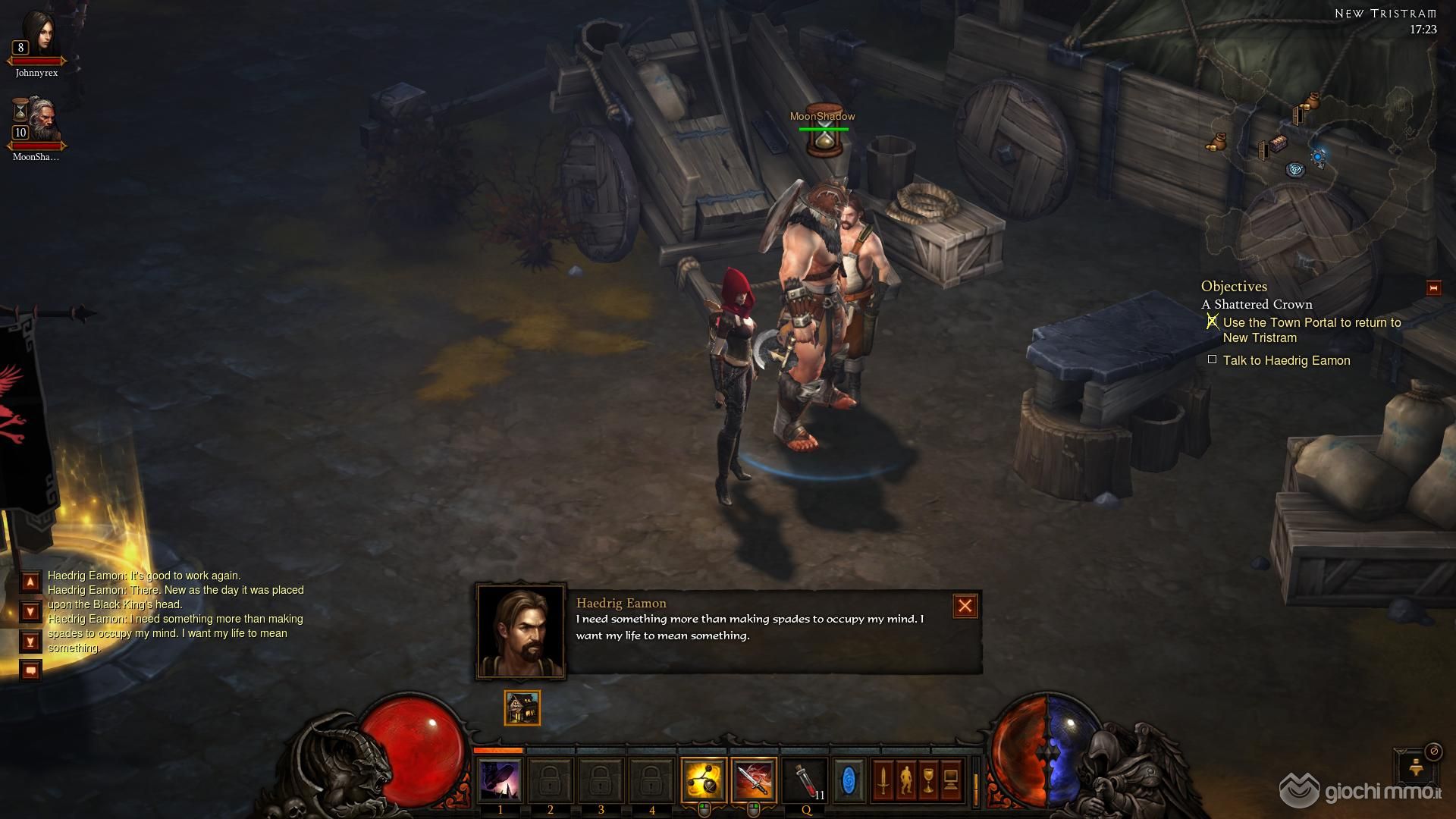Click the anvil notification button bottom-right

point(1416,768)
